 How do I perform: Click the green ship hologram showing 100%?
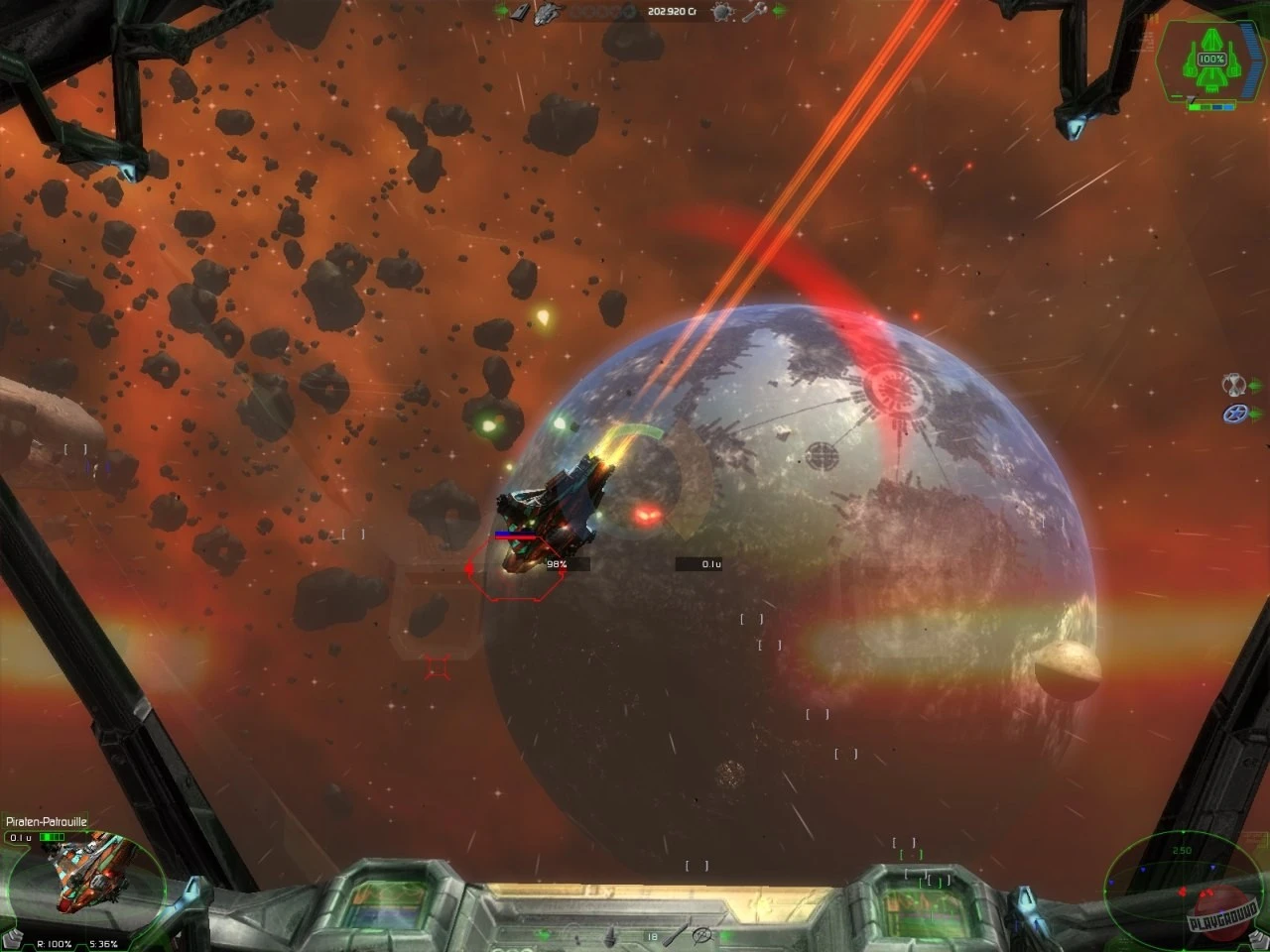pyautogui.click(x=1210, y=58)
